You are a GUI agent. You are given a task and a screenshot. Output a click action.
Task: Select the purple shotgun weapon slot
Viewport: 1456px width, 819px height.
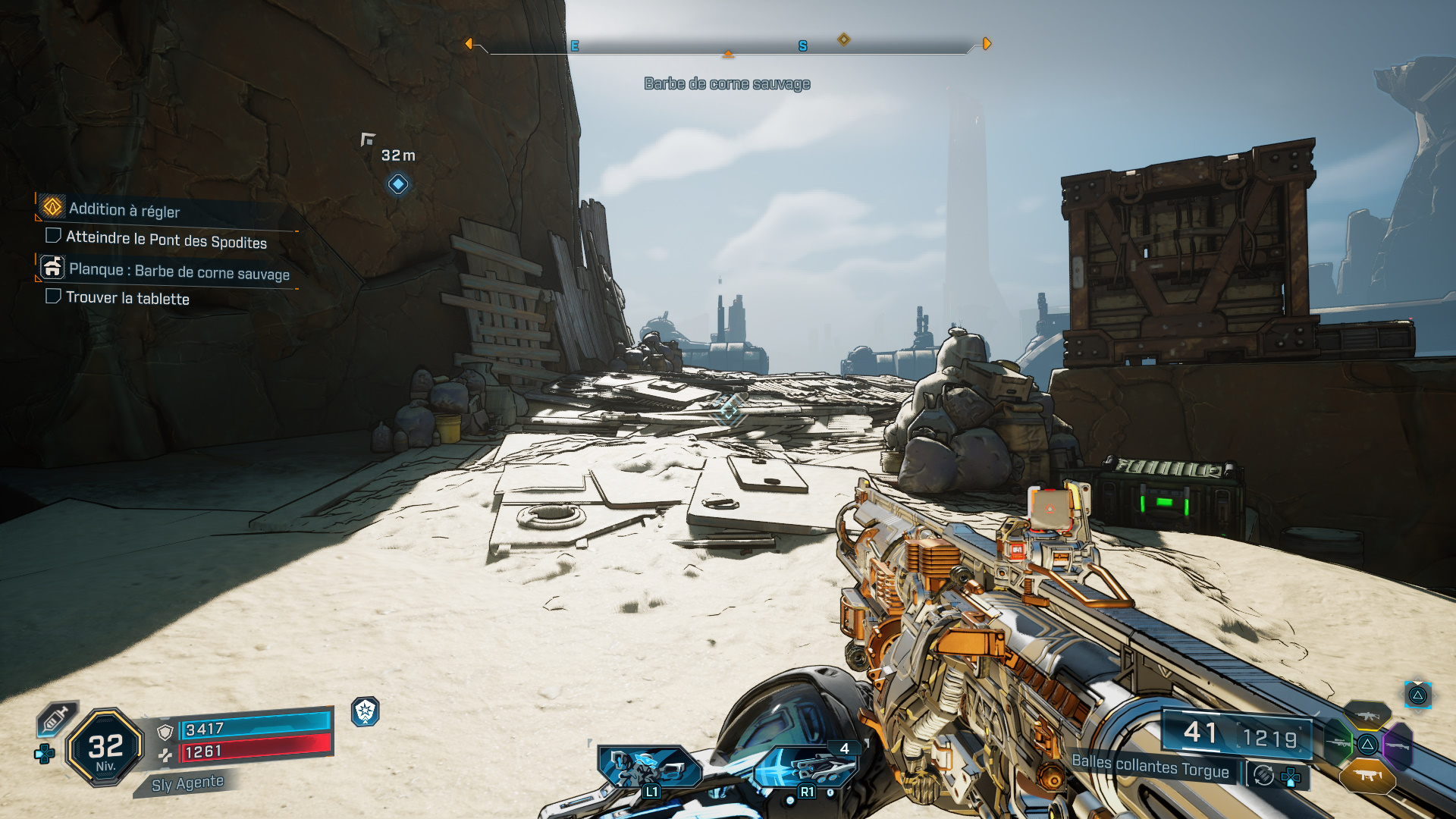point(1398,745)
